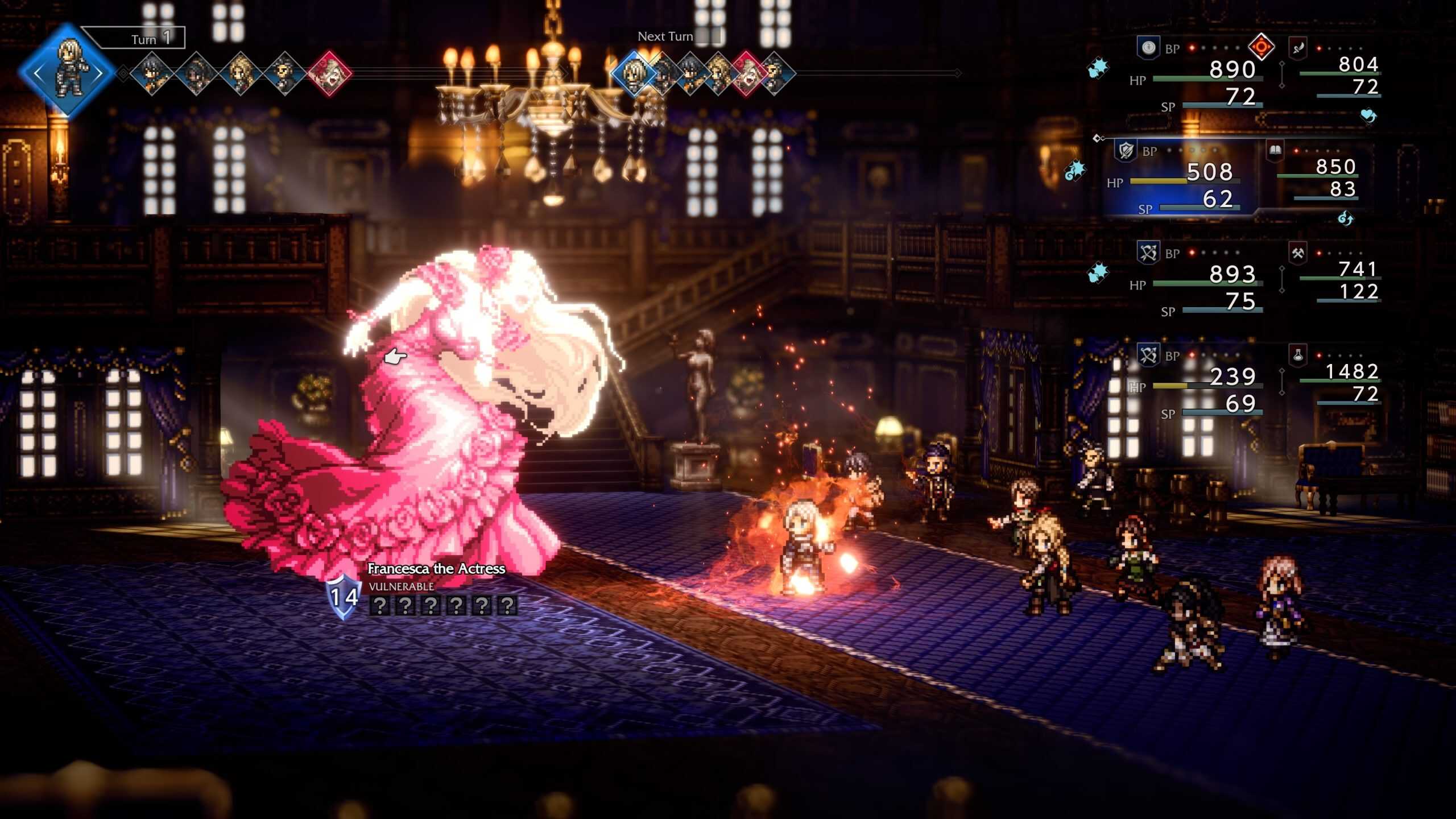
Task: Target Francesca the Actress nameplate
Action: coord(436,569)
